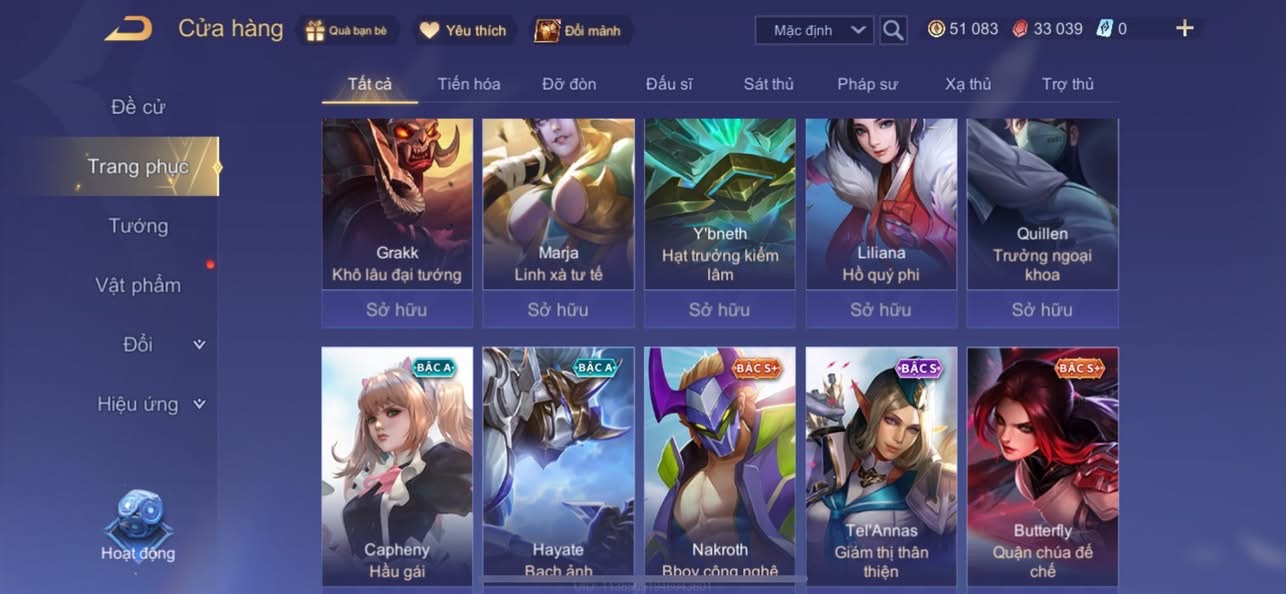The image size is (1286, 594).
Task: Expand the Hiệu ứng menu
Action: click(150, 404)
